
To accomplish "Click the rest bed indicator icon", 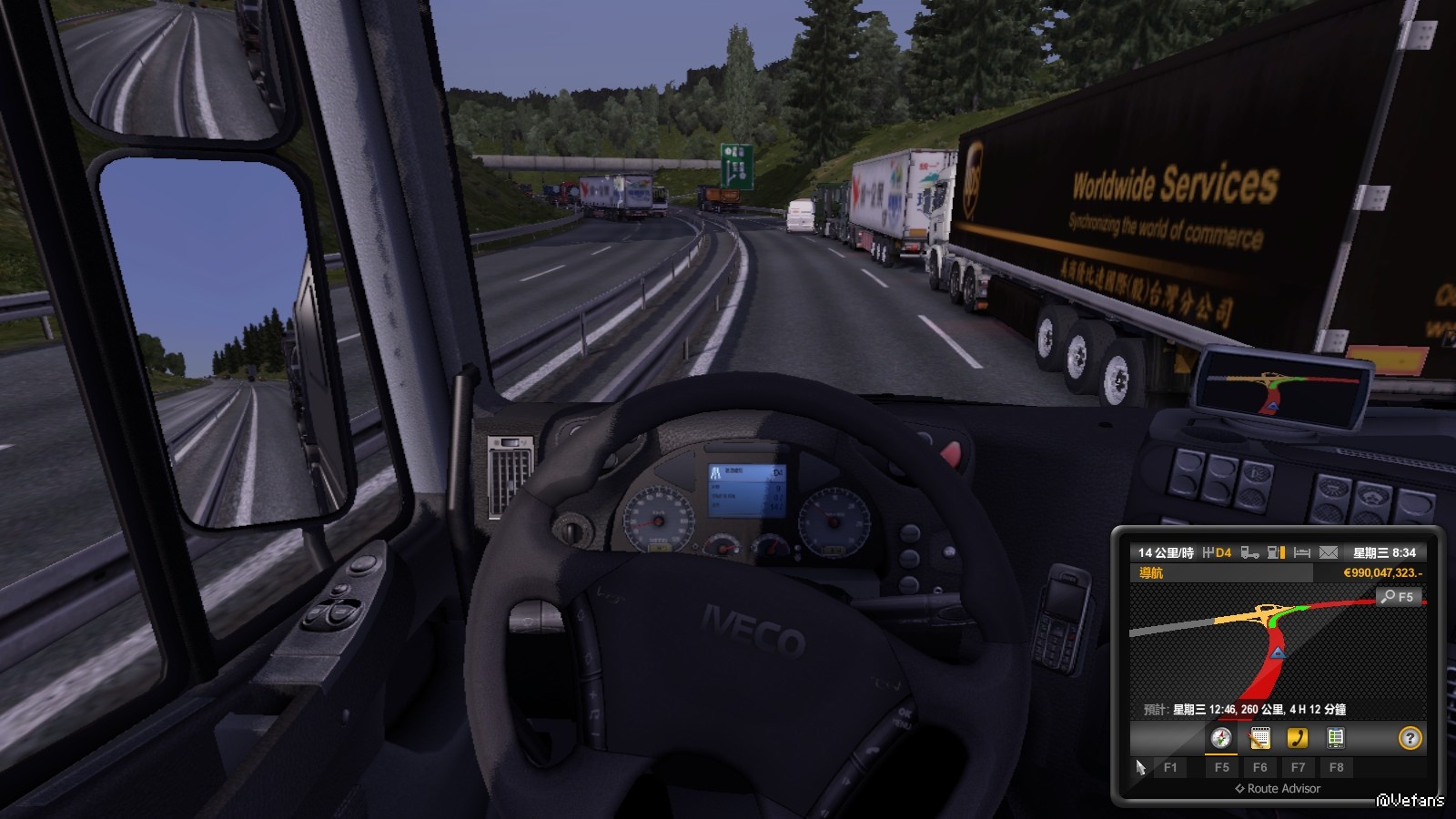I will 1302,552.
